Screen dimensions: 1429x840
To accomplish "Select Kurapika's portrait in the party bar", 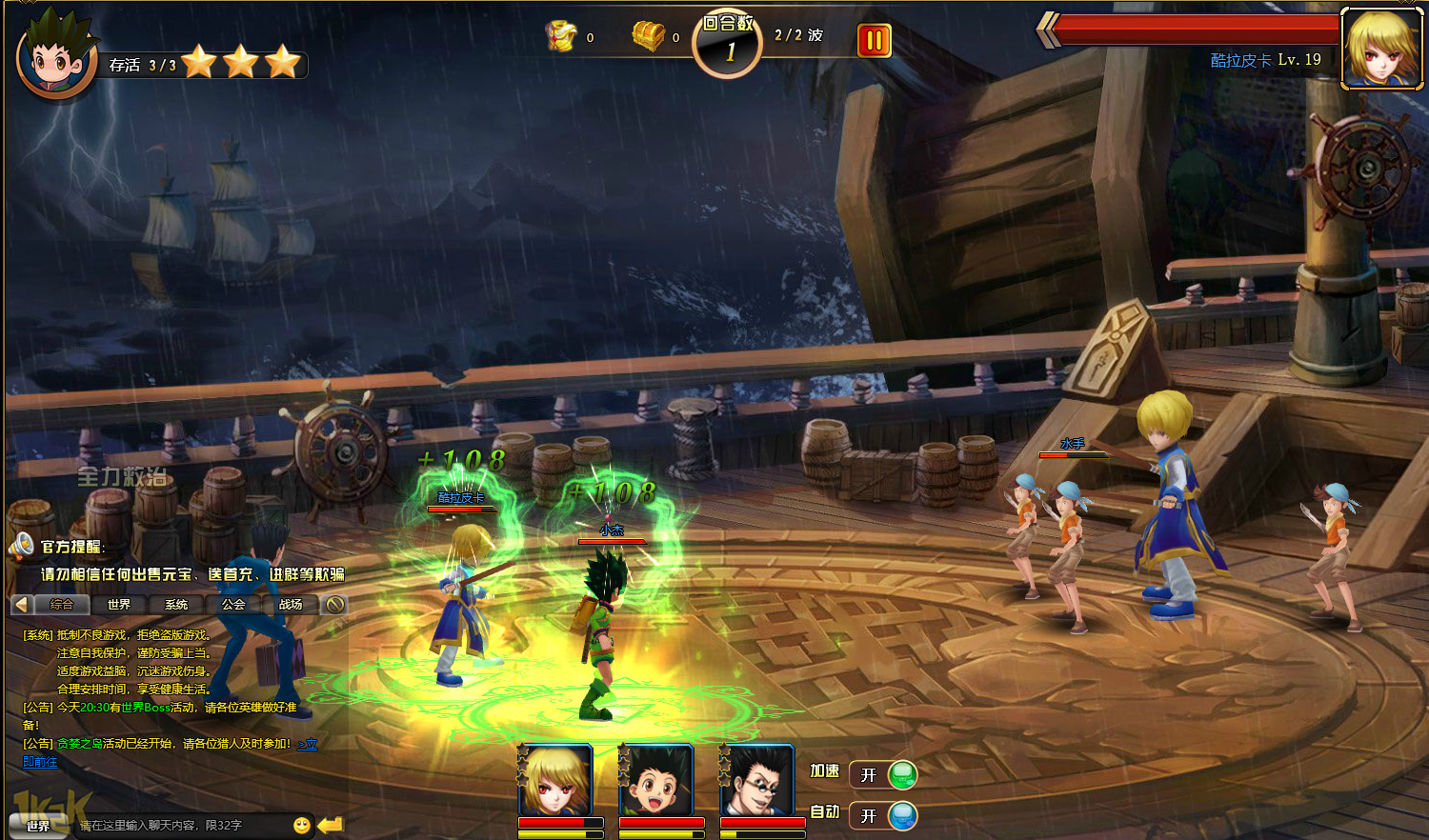I will pos(556,781).
